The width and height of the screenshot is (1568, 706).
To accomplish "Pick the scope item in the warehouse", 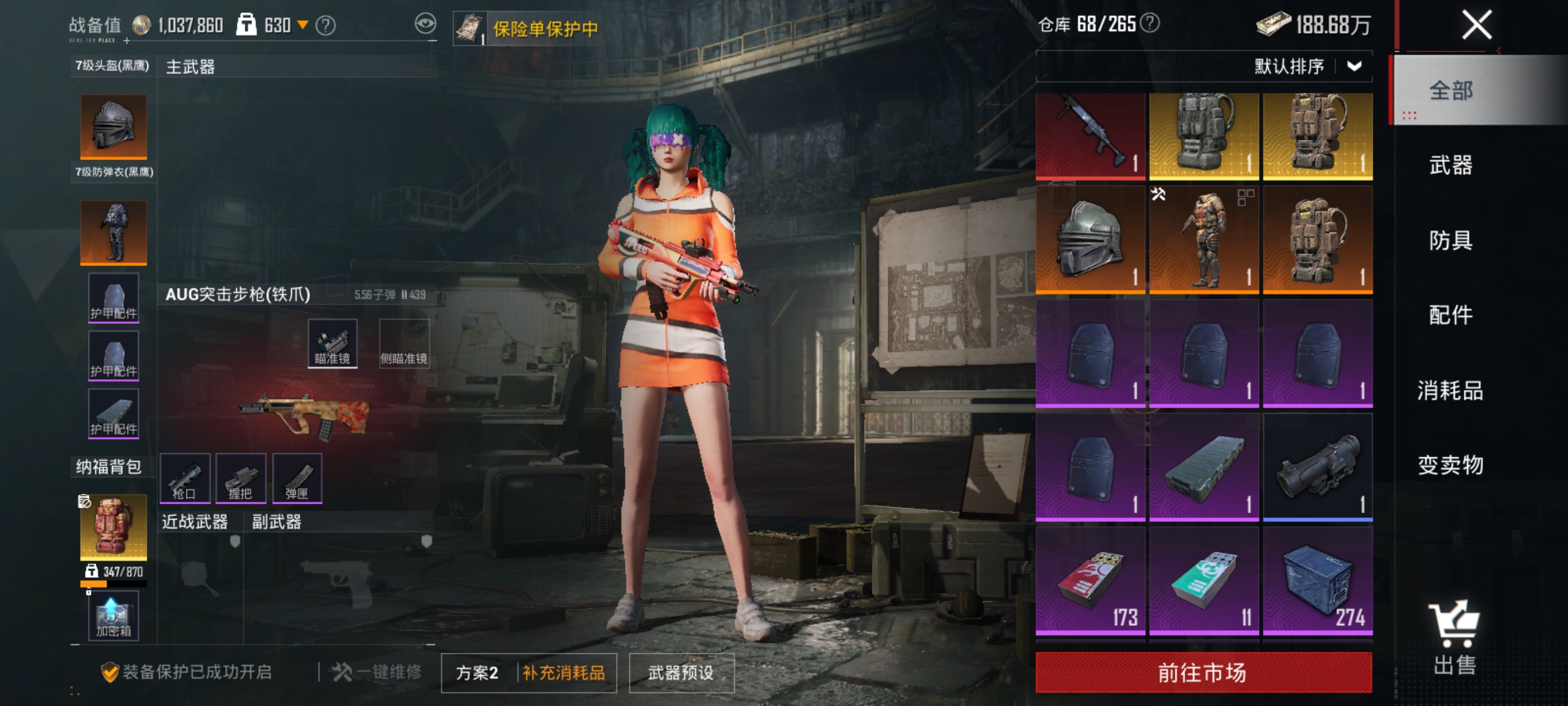I will 1317,467.
